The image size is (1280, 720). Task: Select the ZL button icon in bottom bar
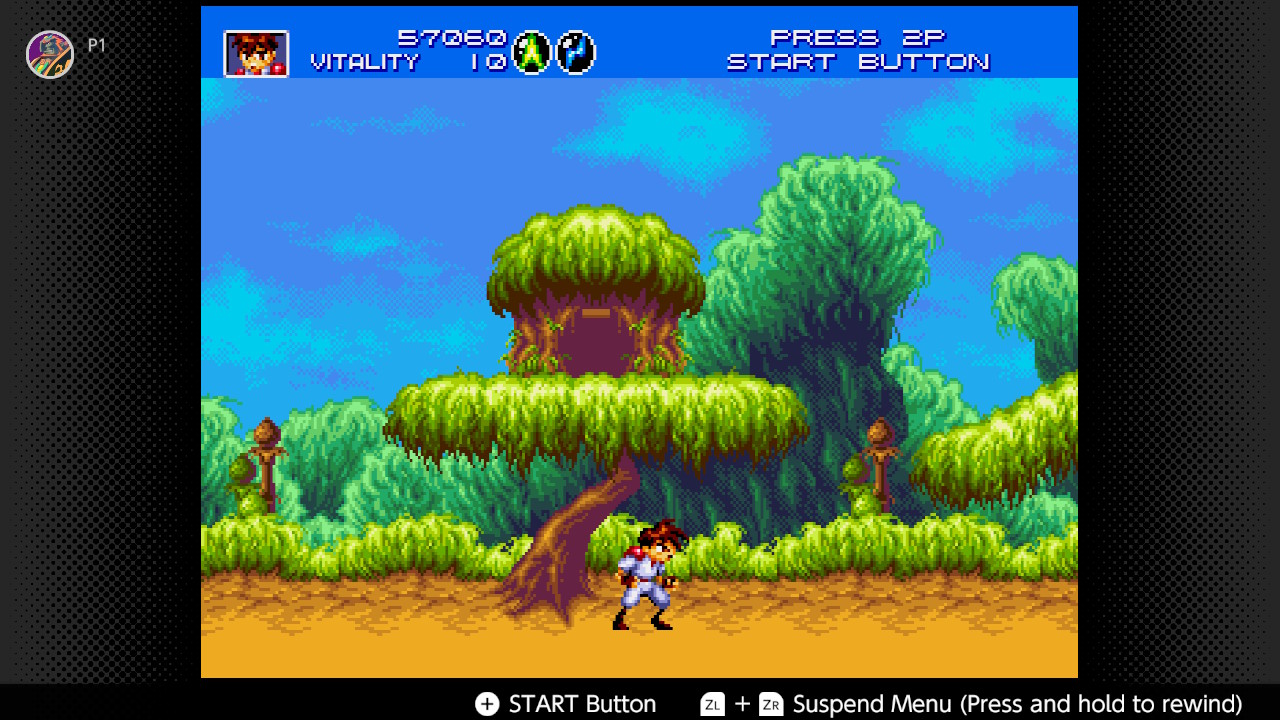(x=712, y=704)
